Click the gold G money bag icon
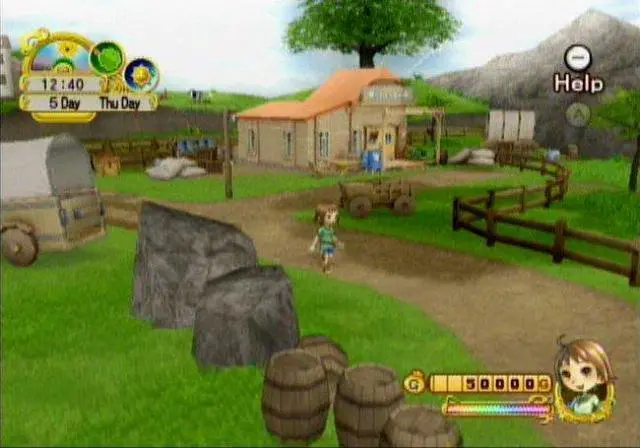640x448 pixels. [414, 382]
